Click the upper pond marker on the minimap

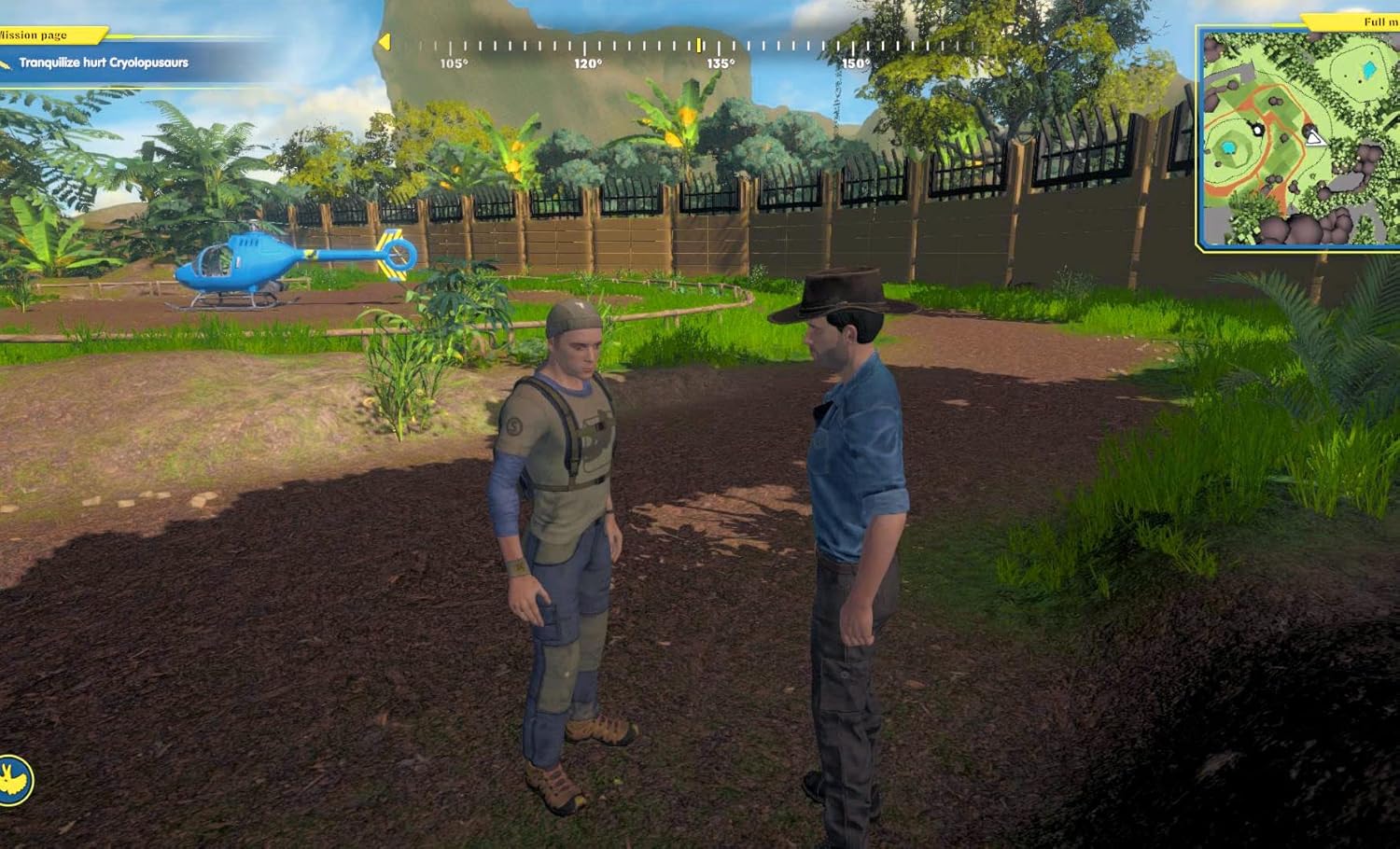(1369, 70)
